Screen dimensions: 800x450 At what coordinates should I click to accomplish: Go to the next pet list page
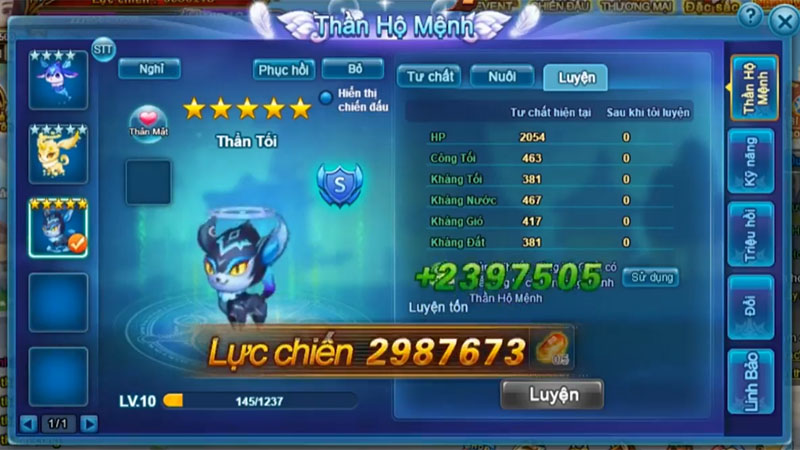[90, 423]
